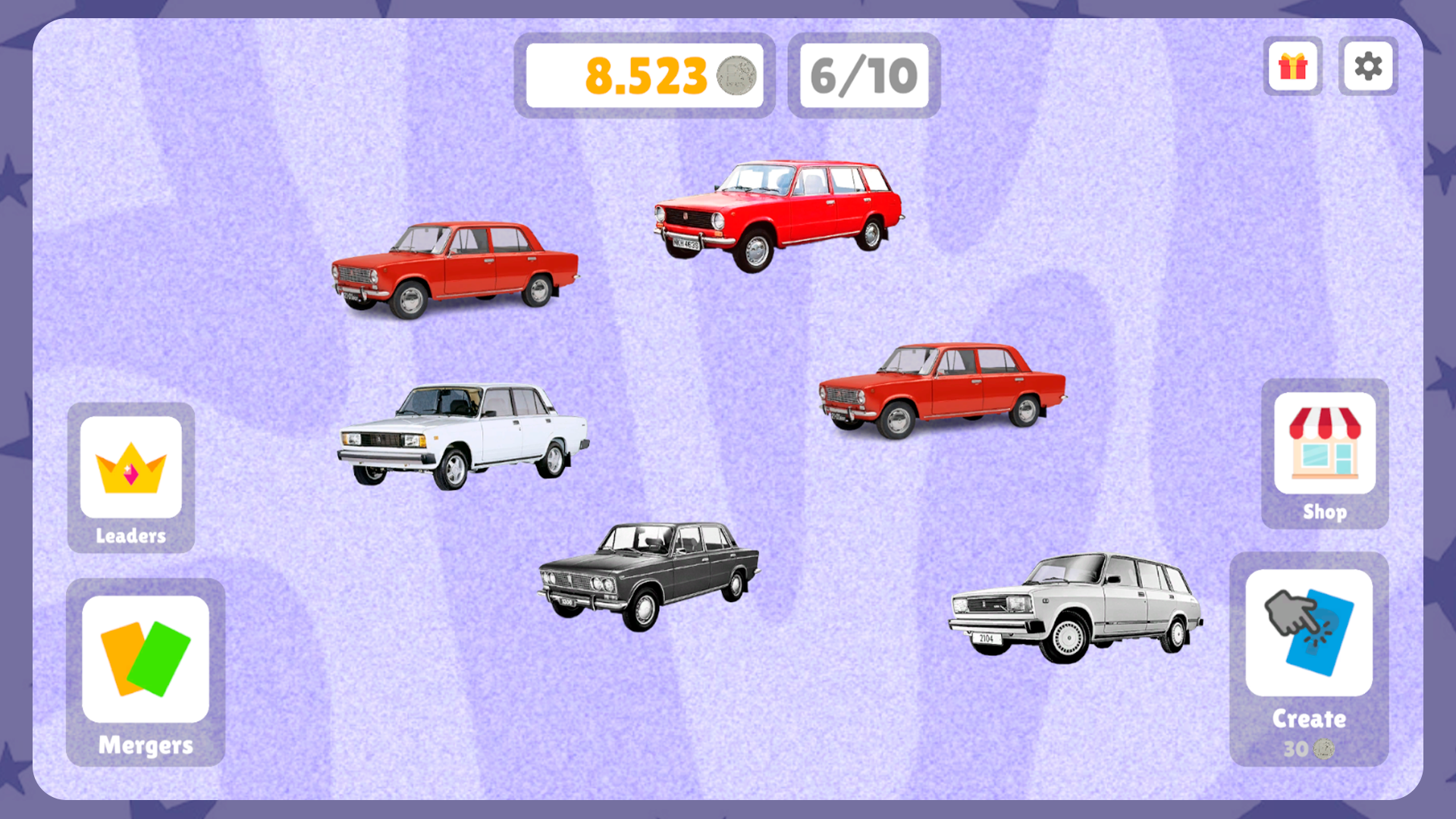Open the Leaders leaderboard
Viewport: 1456px width, 819px height.
click(x=130, y=478)
